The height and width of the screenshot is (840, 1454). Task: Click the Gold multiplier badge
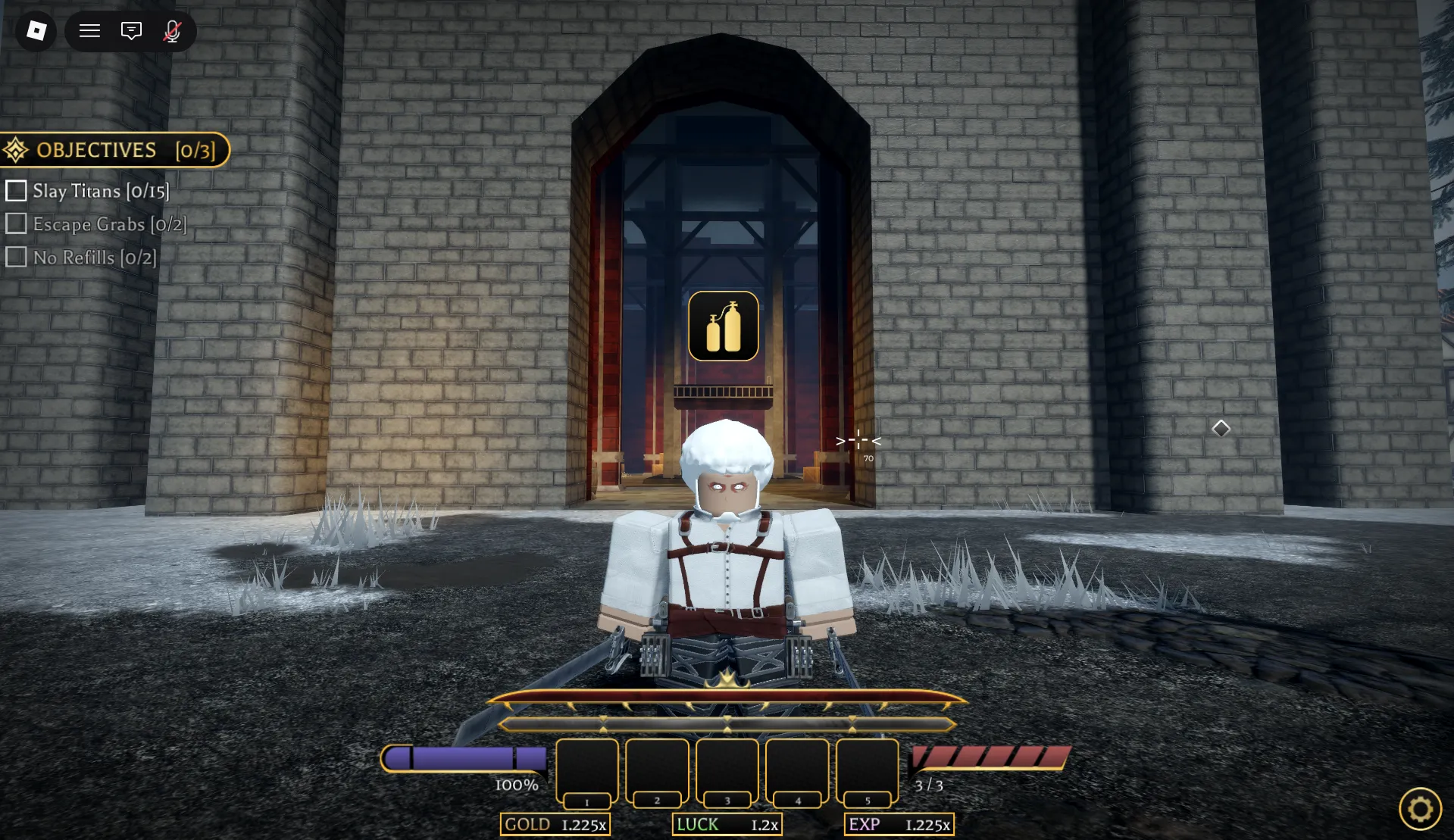coord(555,825)
